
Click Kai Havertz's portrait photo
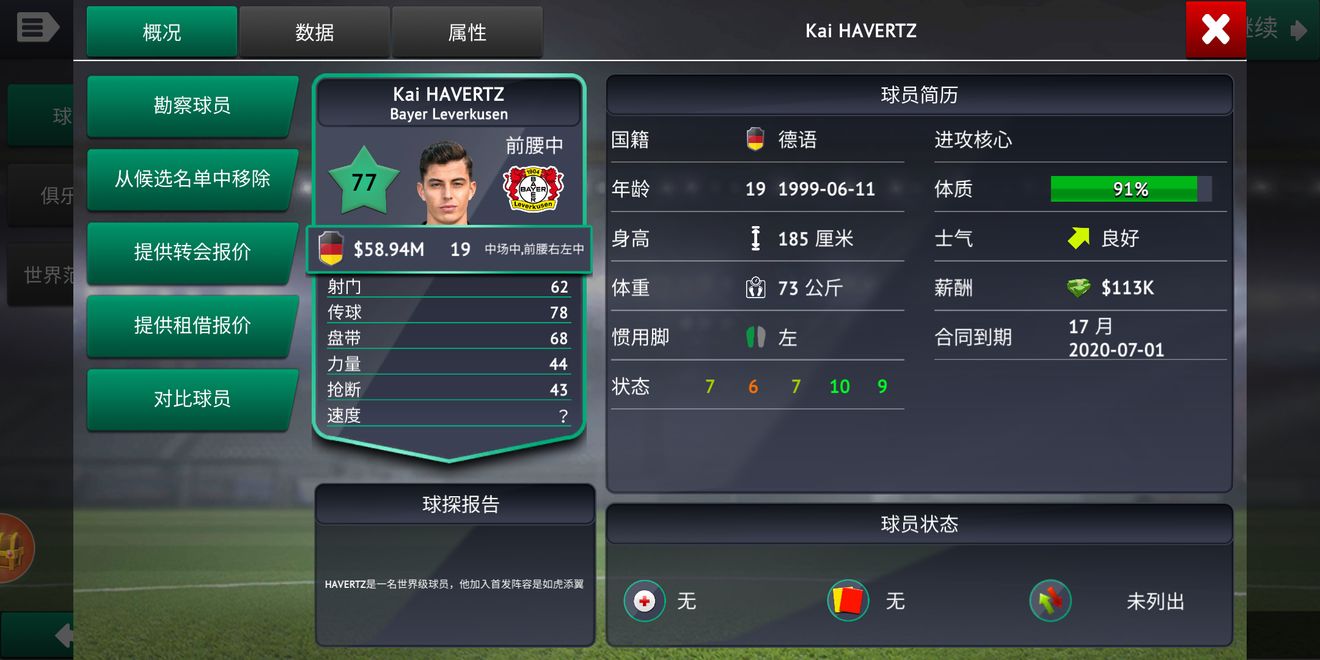point(442,184)
